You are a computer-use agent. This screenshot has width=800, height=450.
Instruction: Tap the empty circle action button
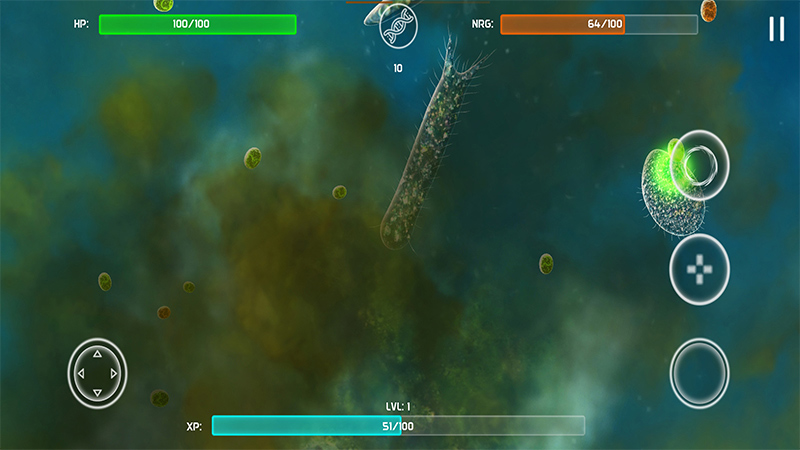699,373
